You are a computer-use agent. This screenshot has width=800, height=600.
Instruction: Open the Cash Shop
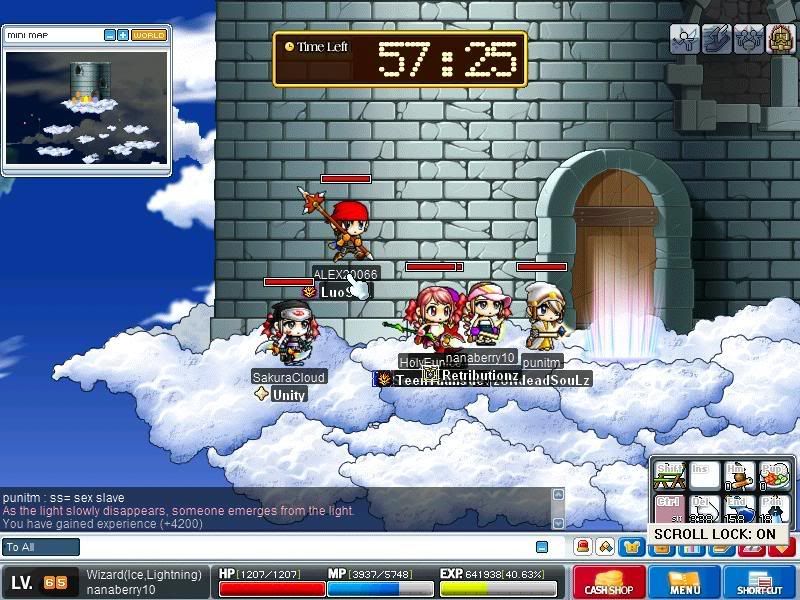point(608,582)
